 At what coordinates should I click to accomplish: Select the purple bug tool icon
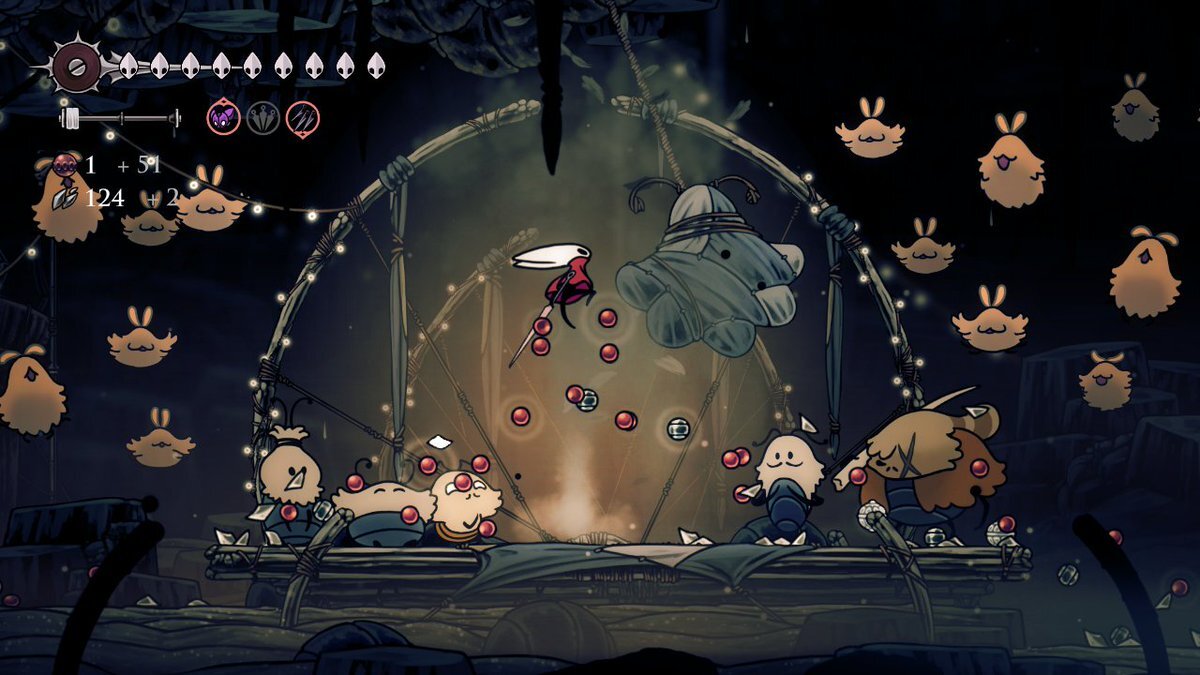click(224, 118)
